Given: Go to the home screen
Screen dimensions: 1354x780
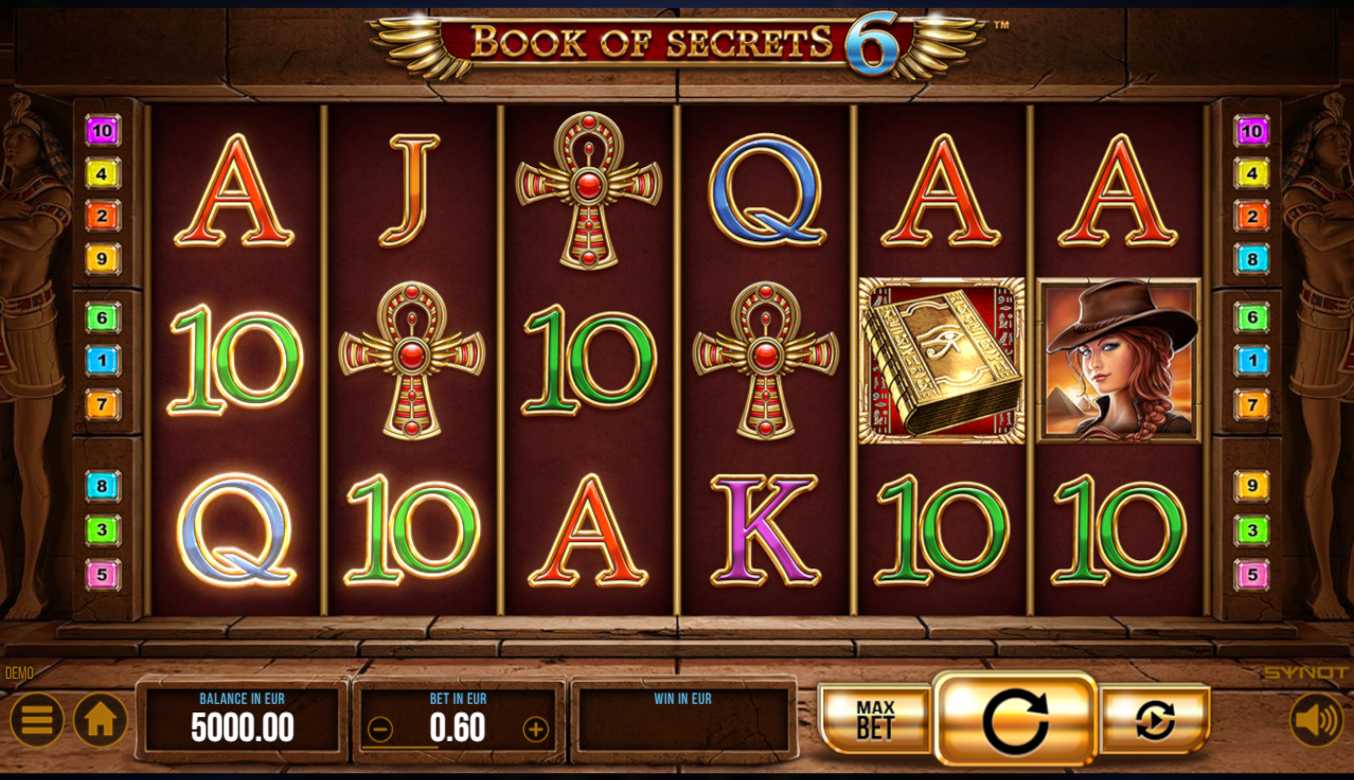Looking at the screenshot, I should click(x=100, y=720).
